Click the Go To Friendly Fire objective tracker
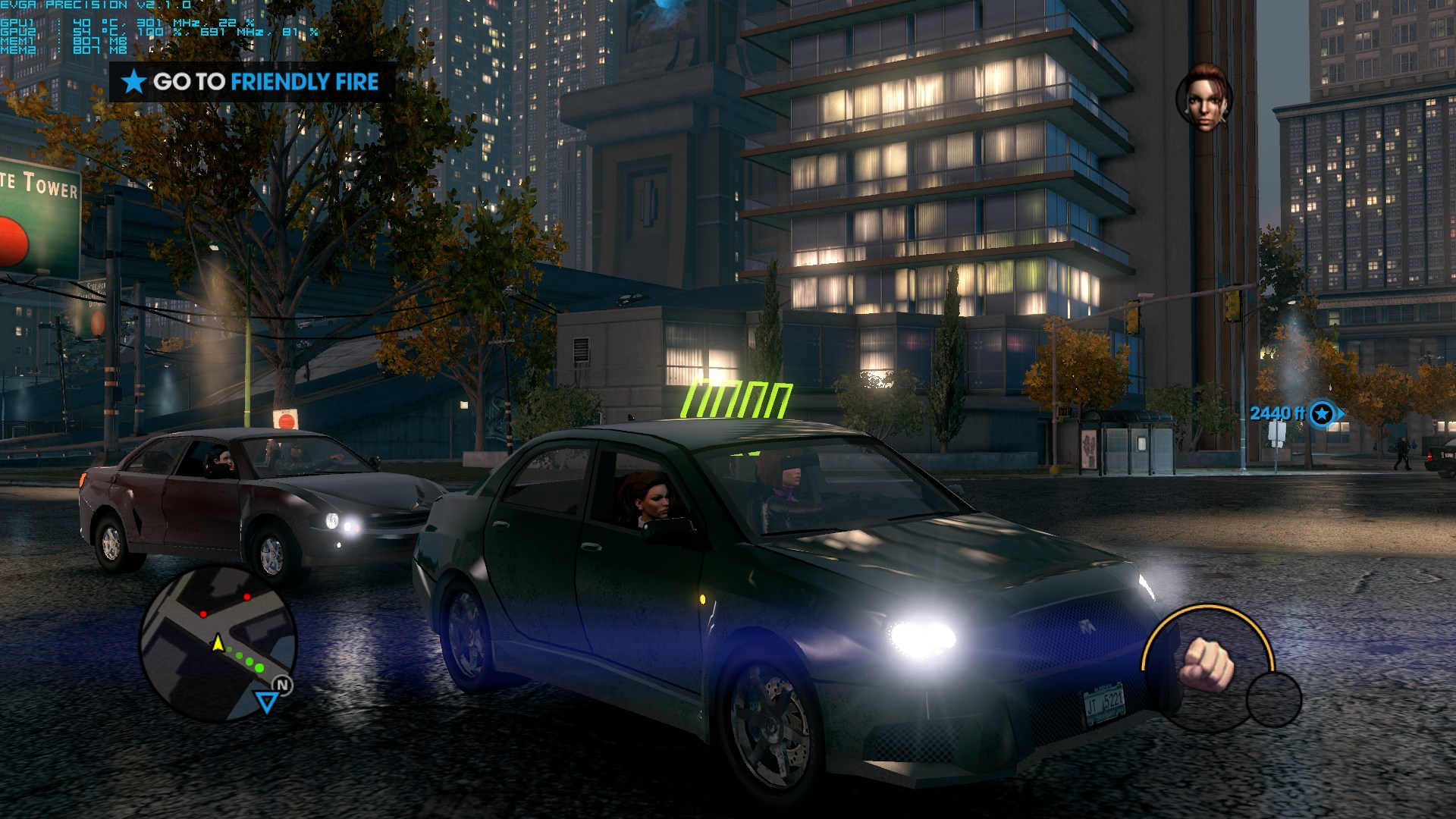 pyautogui.click(x=252, y=82)
